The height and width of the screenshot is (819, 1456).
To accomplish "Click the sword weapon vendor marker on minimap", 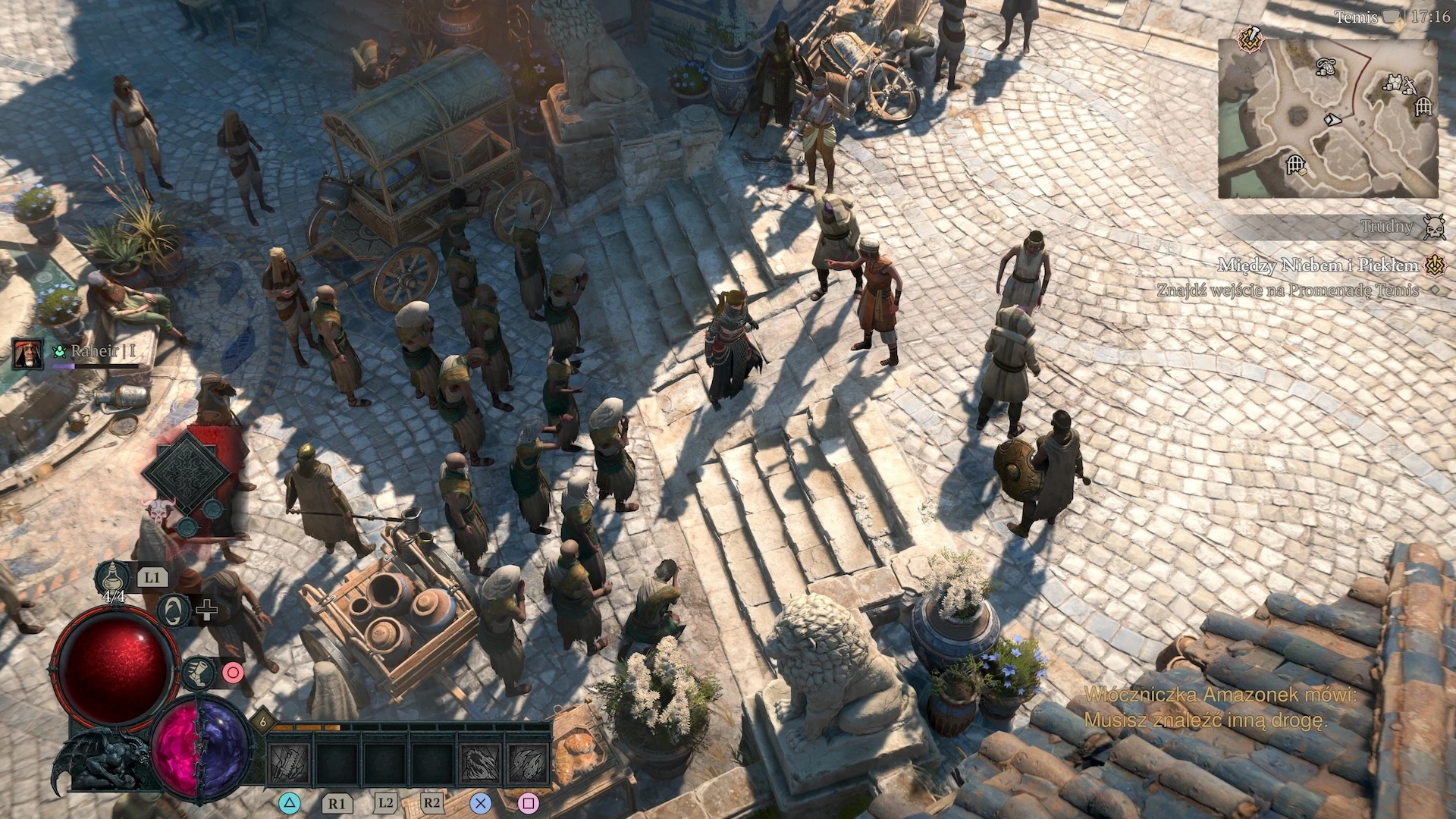I will (1410, 85).
